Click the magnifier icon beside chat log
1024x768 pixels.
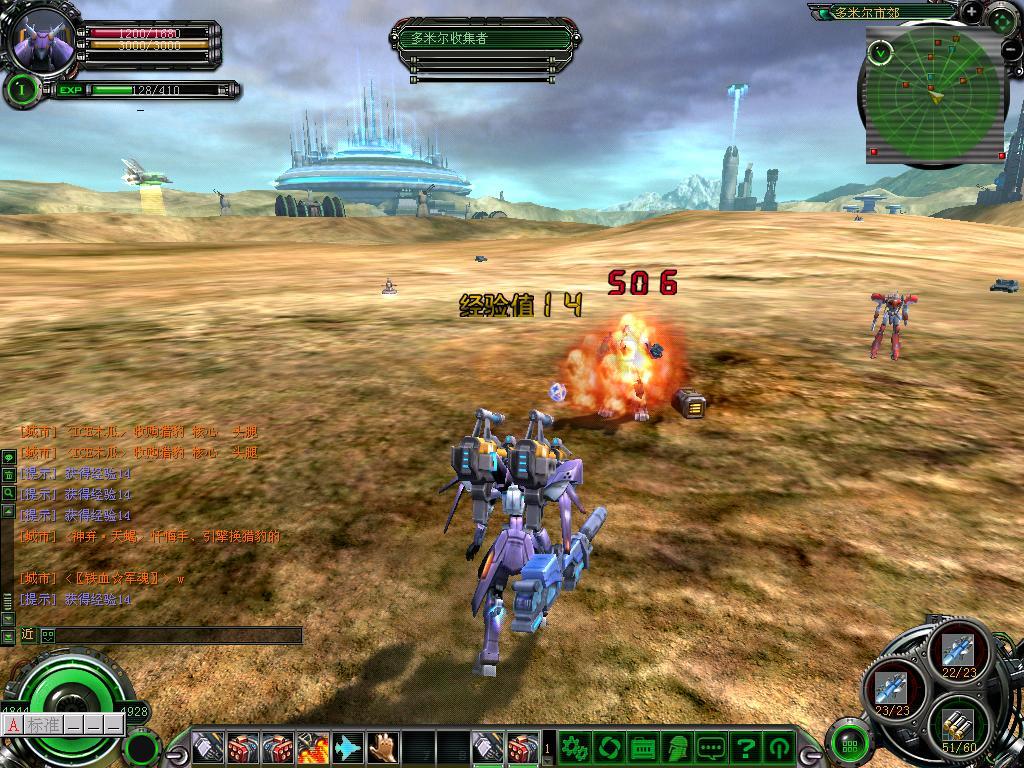click(8, 493)
